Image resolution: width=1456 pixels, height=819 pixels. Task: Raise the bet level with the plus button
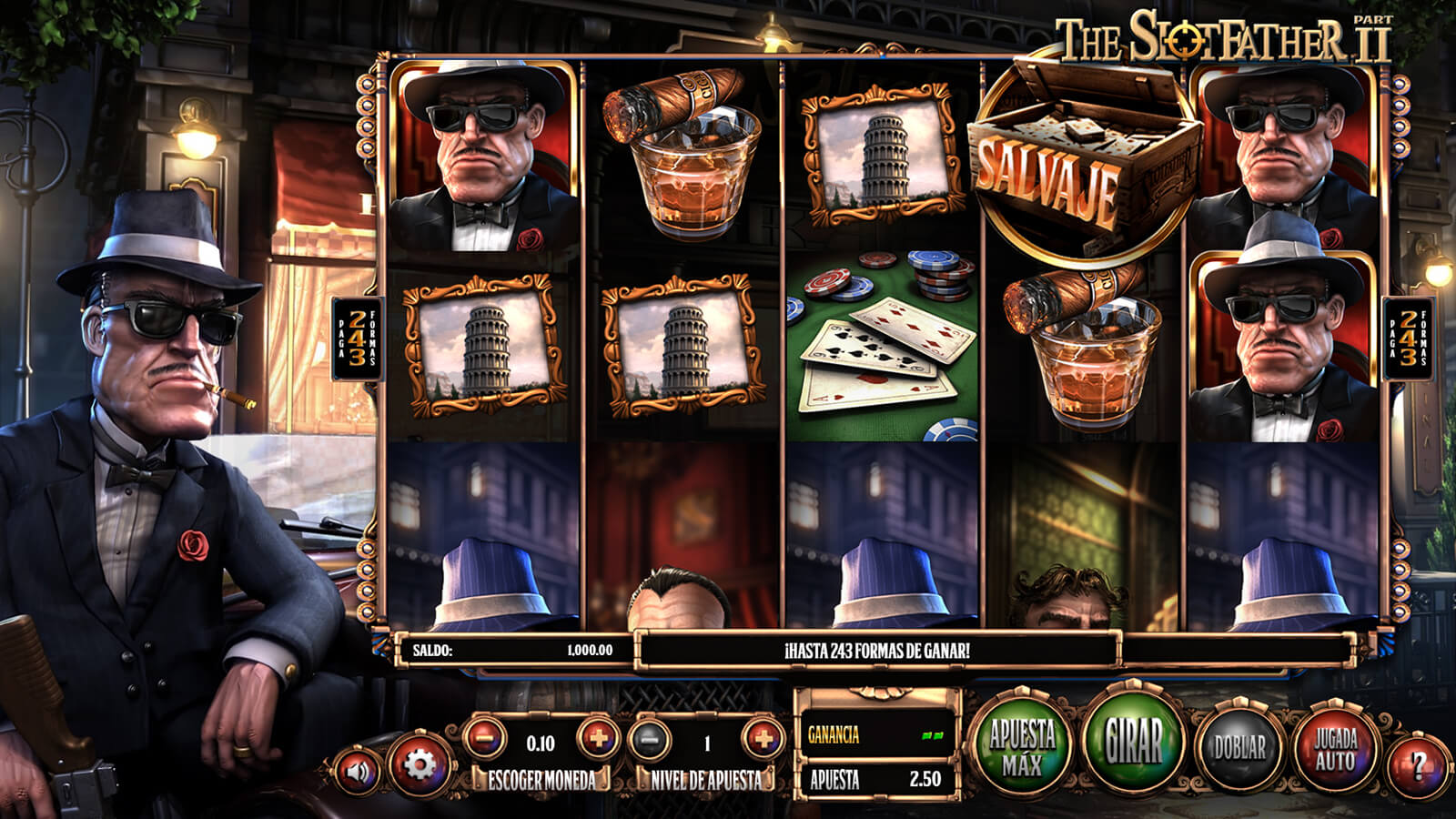tap(763, 739)
